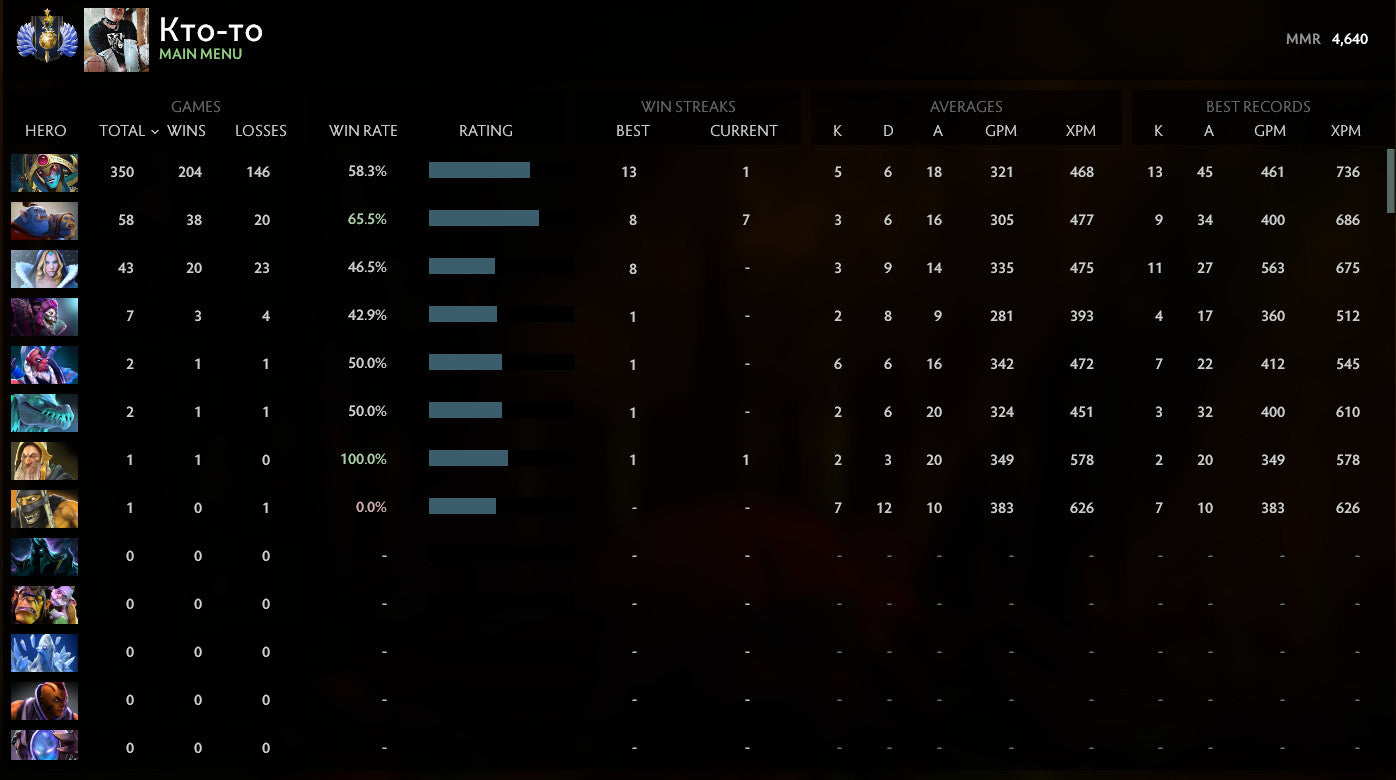Click the Anti-Mage hero portrait
The height and width of the screenshot is (780, 1396).
(44, 701)
